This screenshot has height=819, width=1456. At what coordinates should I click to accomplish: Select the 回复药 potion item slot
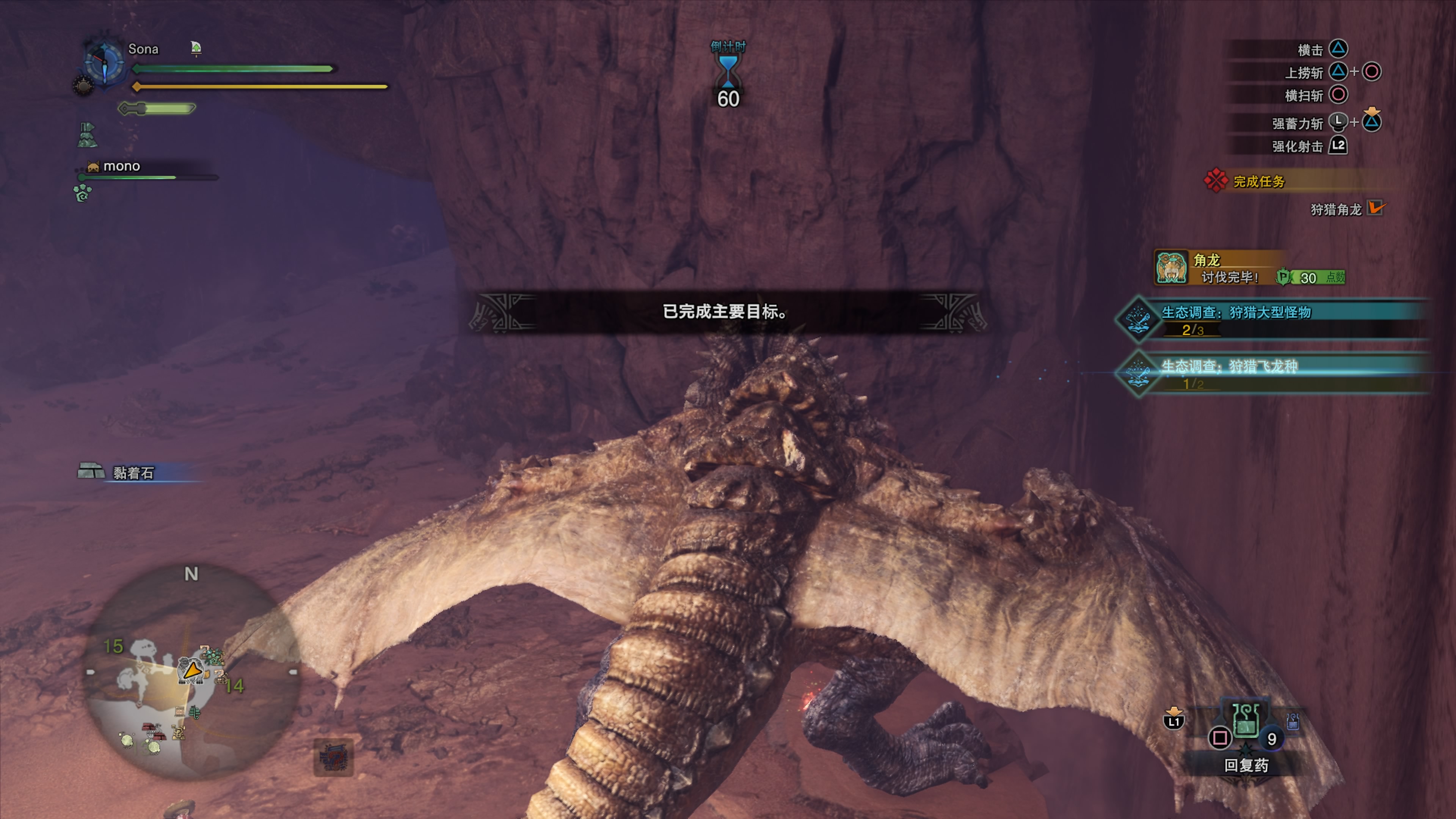(1246, 723)
